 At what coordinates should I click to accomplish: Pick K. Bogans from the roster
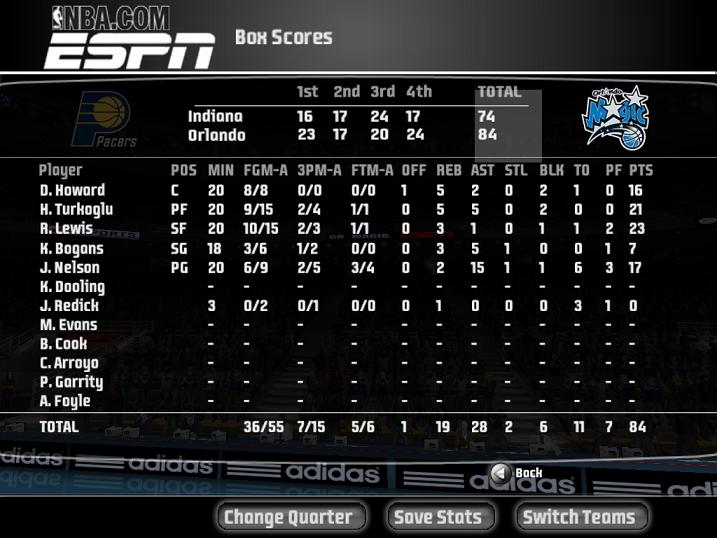[71, 248]
